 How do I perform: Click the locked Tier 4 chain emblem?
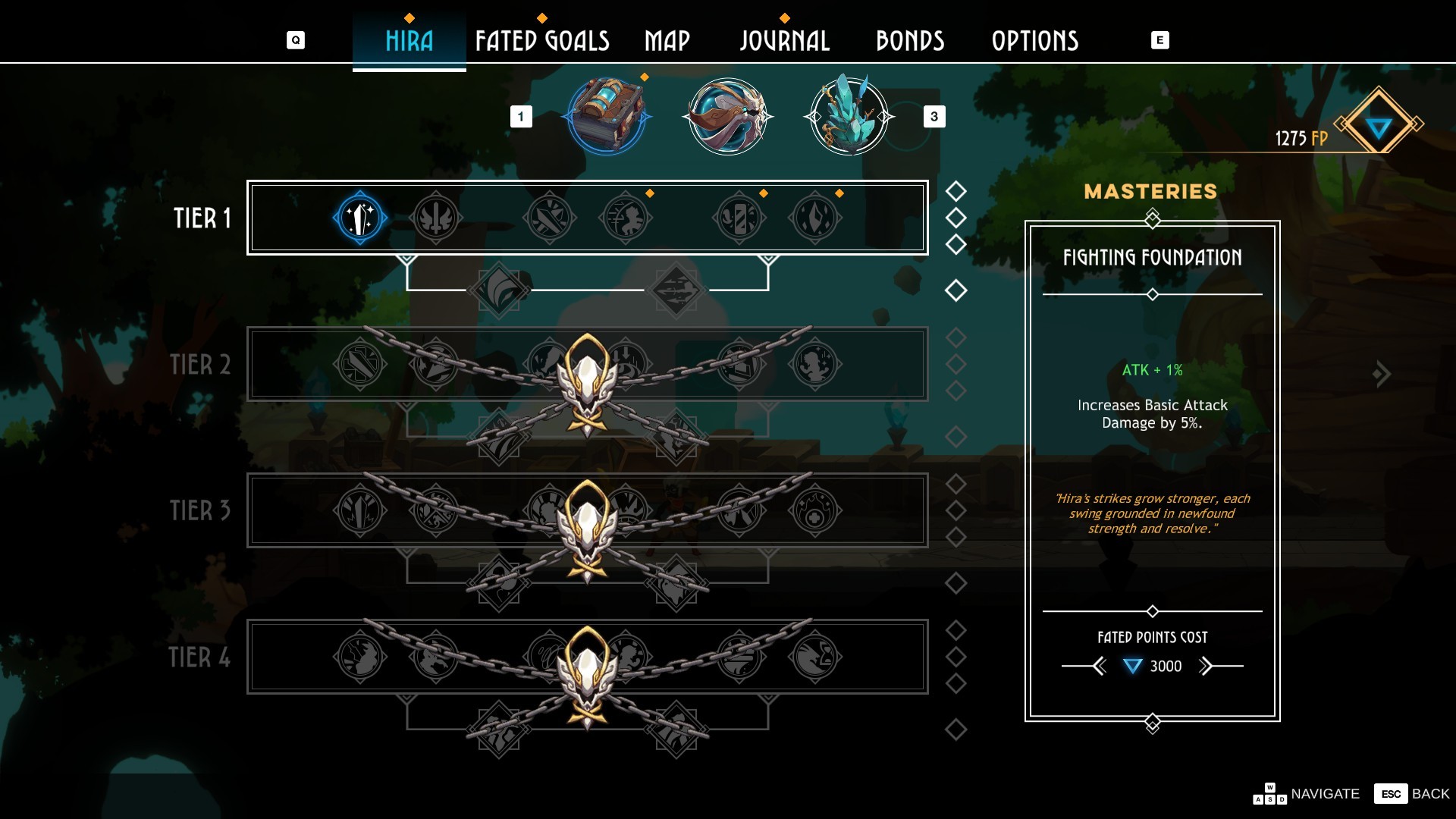(587, 677)
